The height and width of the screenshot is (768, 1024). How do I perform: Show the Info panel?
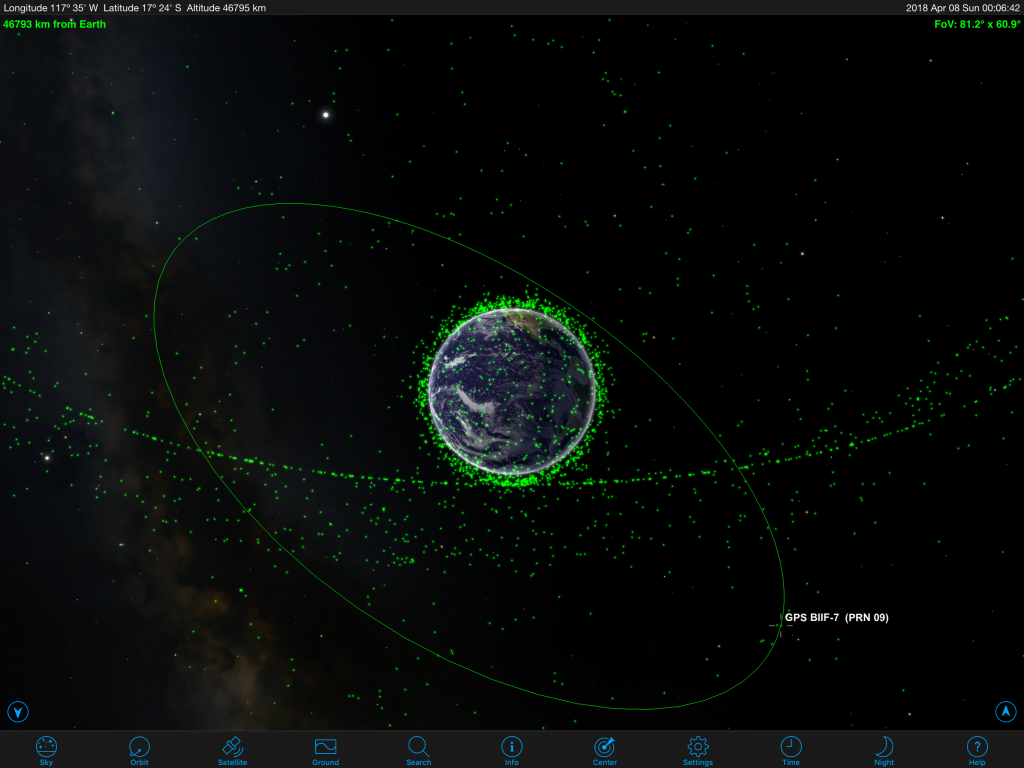(511, 748)
